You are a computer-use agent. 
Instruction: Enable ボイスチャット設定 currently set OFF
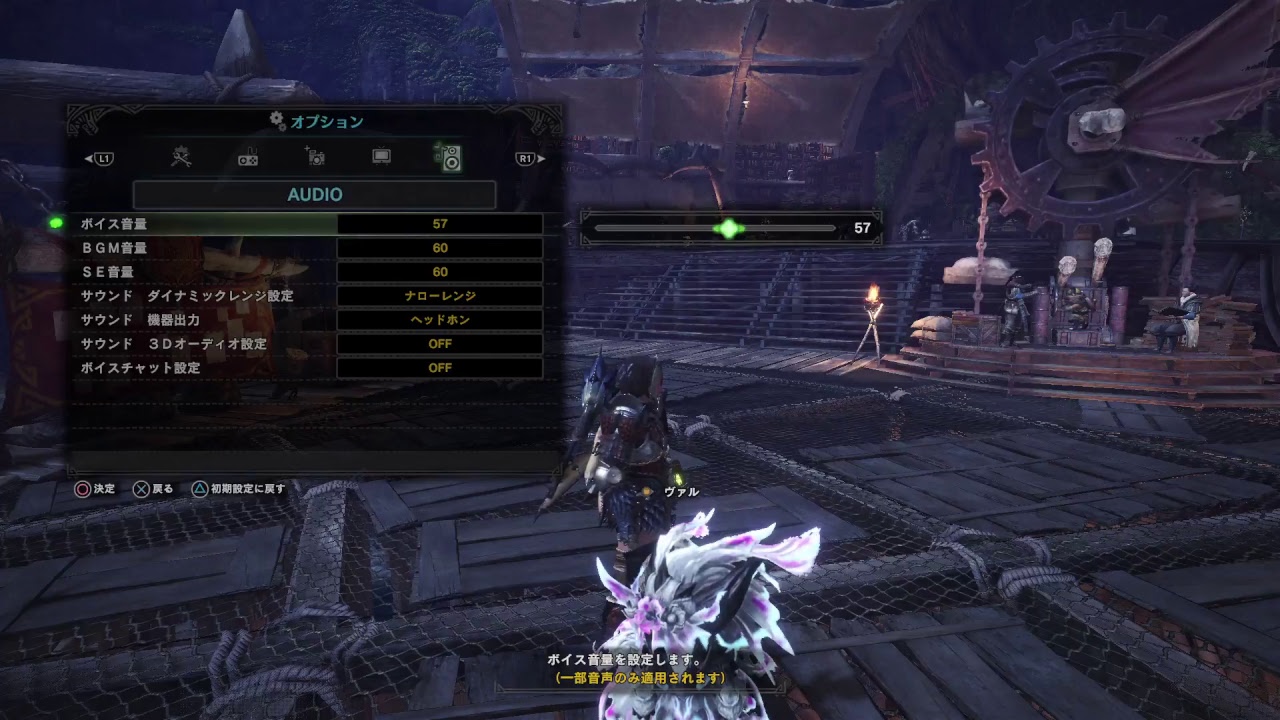pos(440,367)
